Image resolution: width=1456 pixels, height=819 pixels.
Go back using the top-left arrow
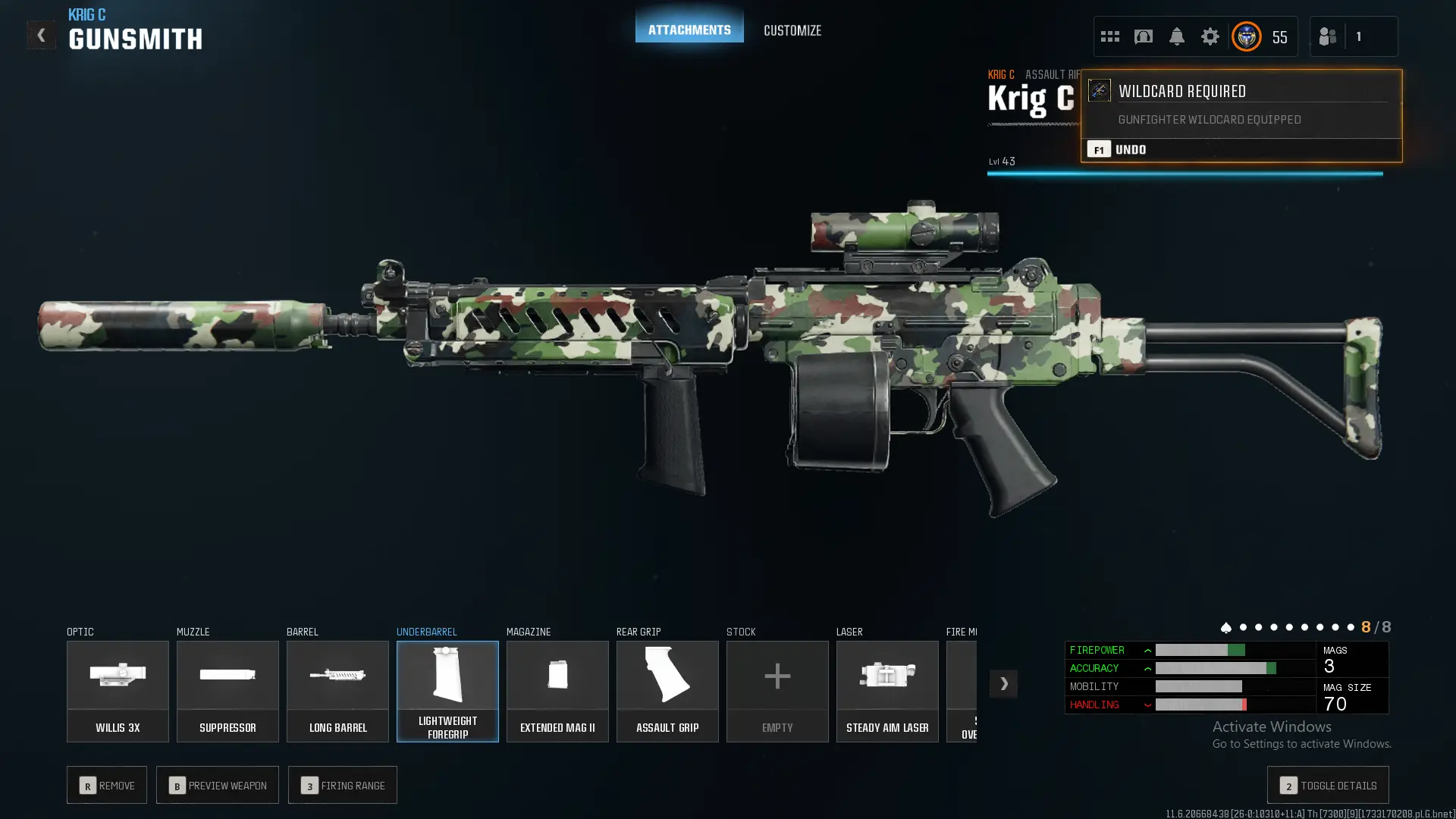point(41,35)
